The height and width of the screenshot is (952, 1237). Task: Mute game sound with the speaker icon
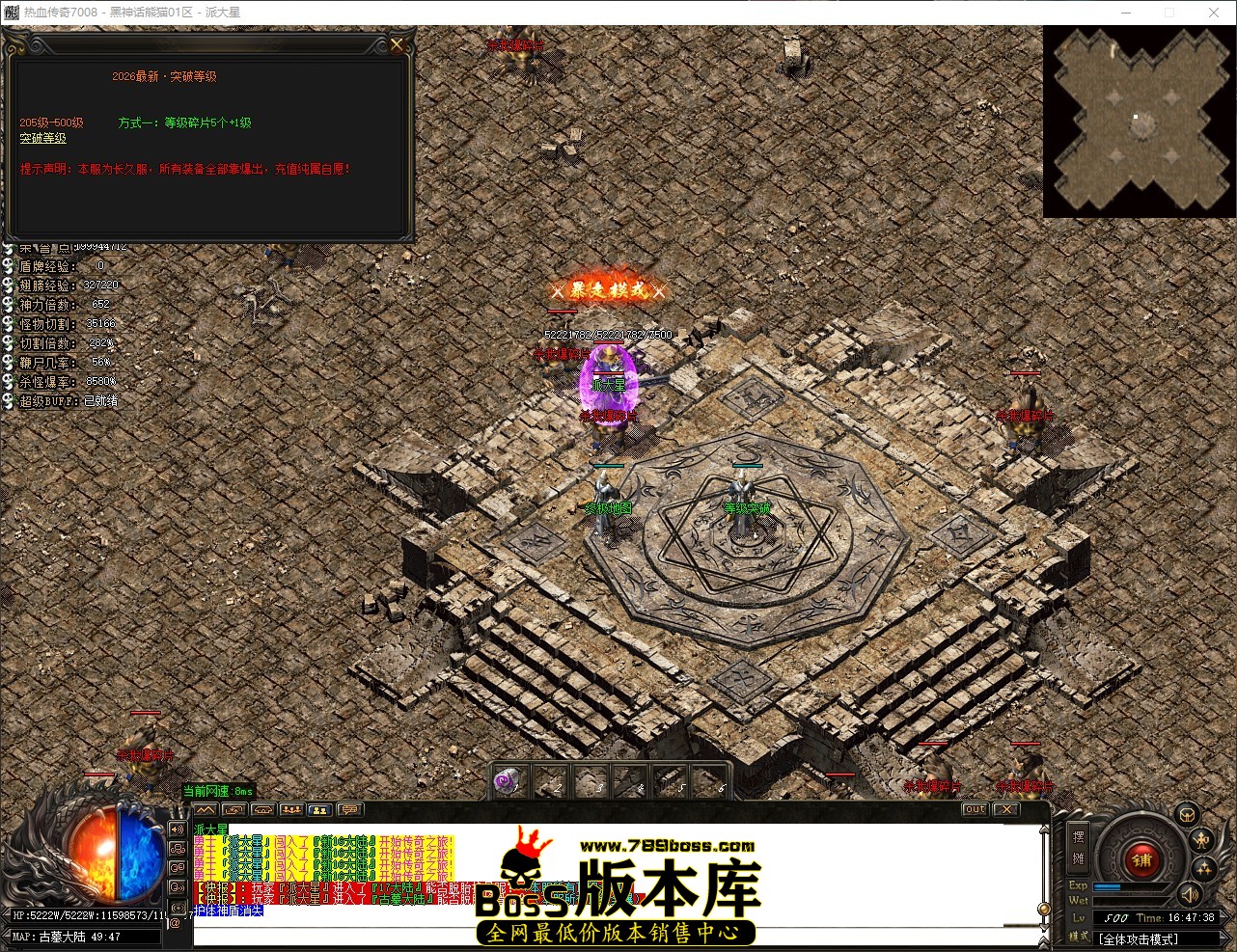pos(1189,896)
